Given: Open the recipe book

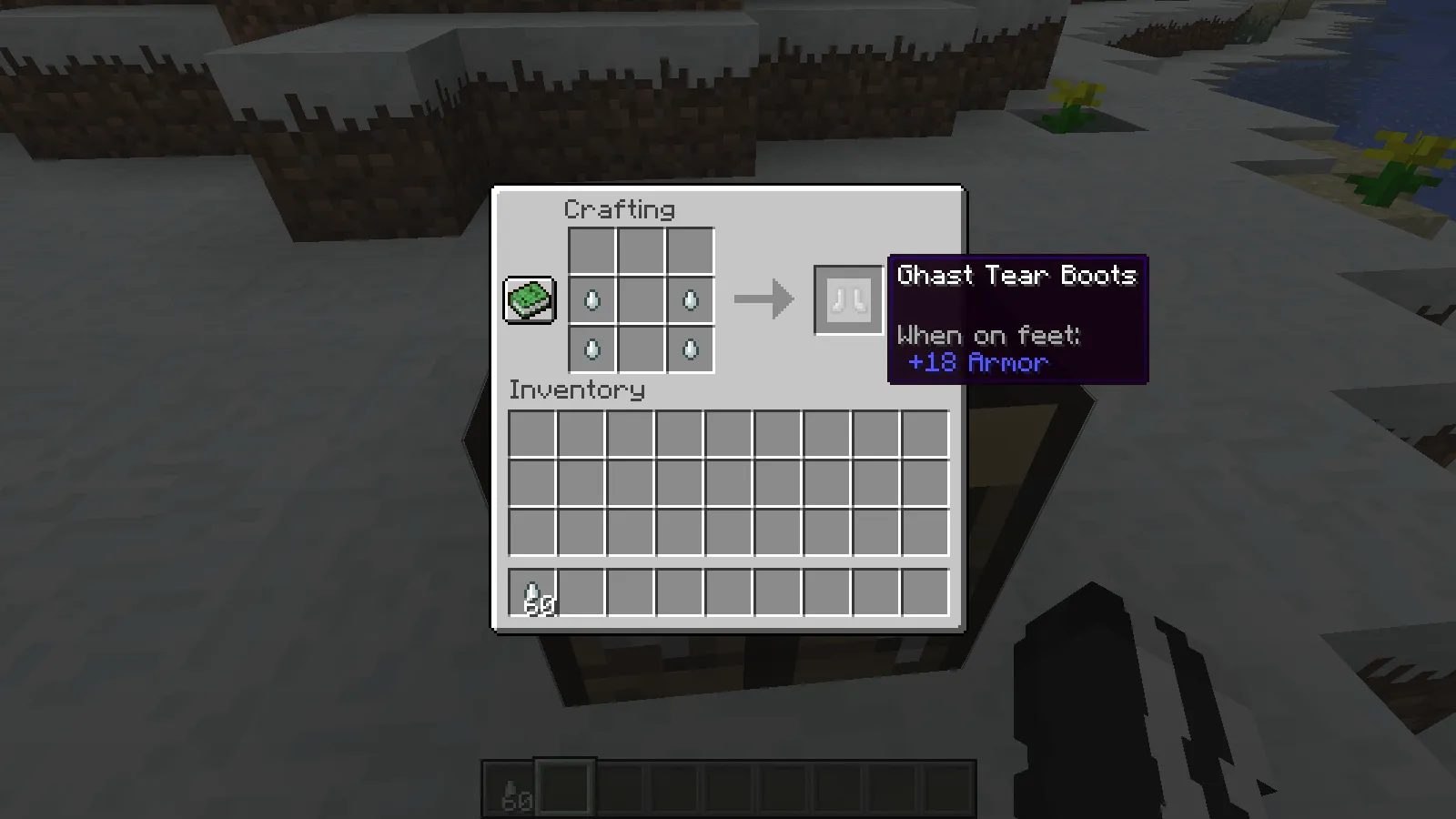Looking at the screenshot, I should tap(530, 299).
